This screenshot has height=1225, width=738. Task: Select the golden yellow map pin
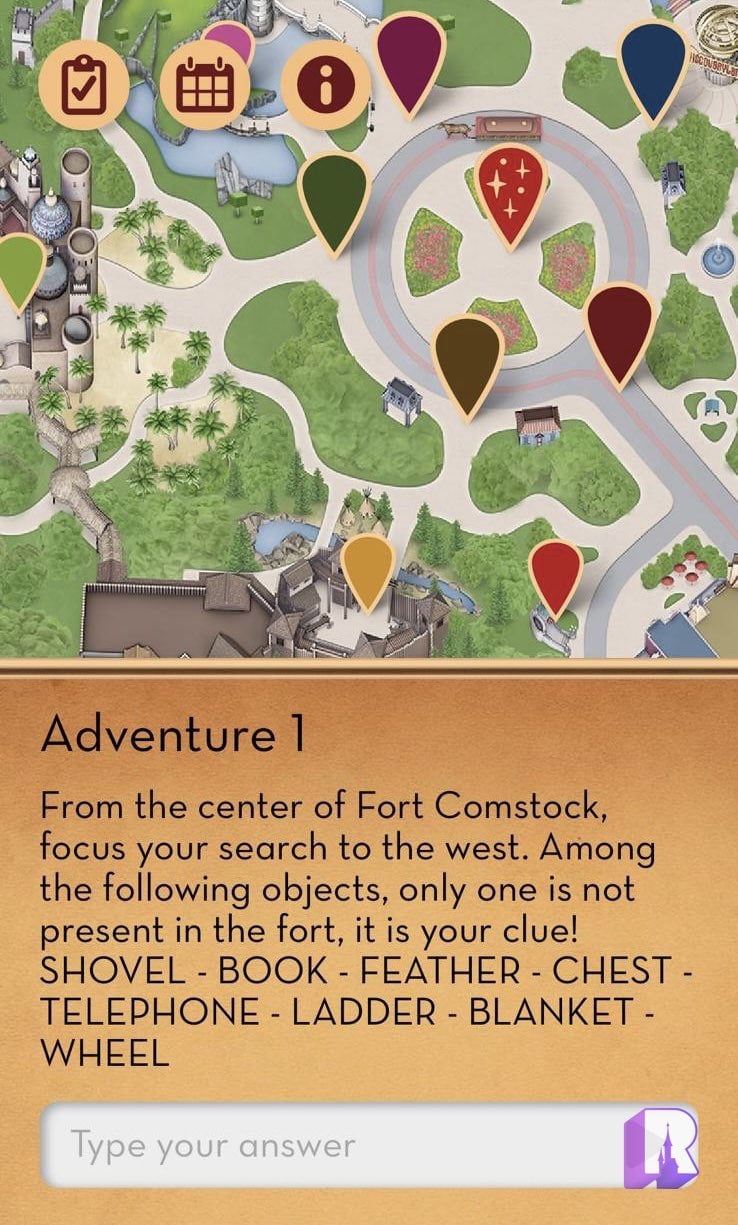367,566
